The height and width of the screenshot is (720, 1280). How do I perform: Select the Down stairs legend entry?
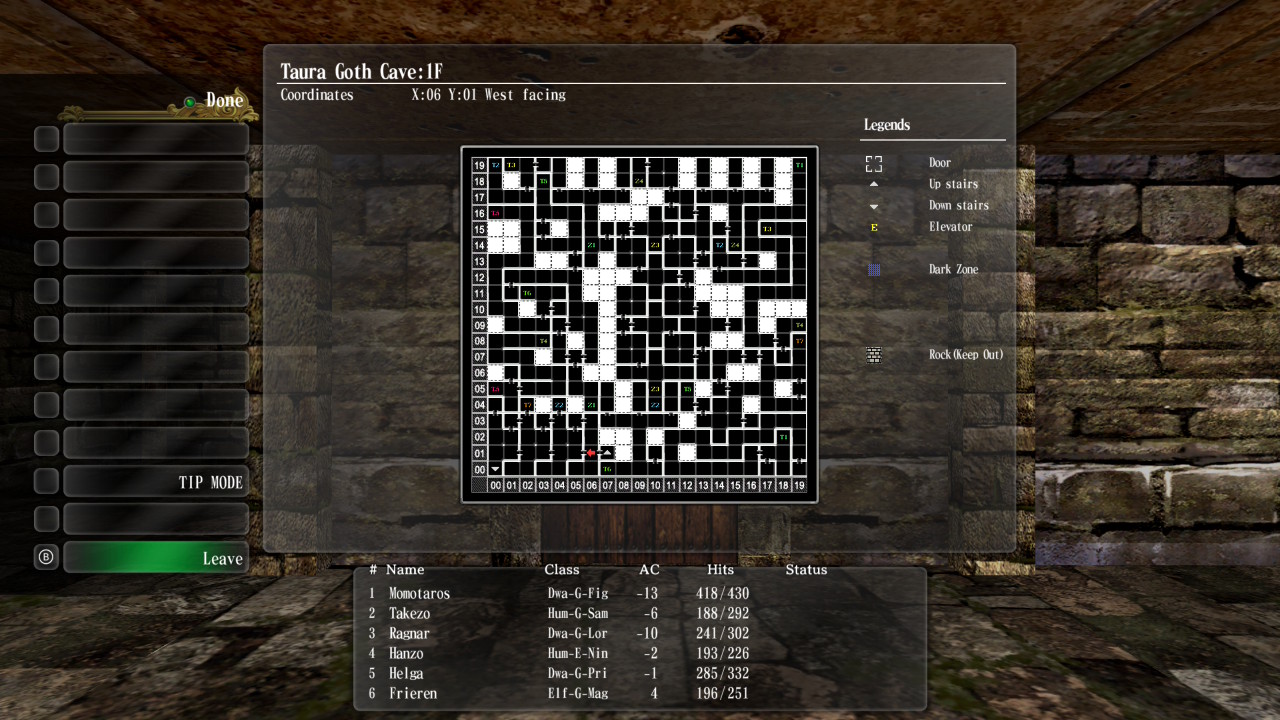pyautogui.click(x=957, y=206)
